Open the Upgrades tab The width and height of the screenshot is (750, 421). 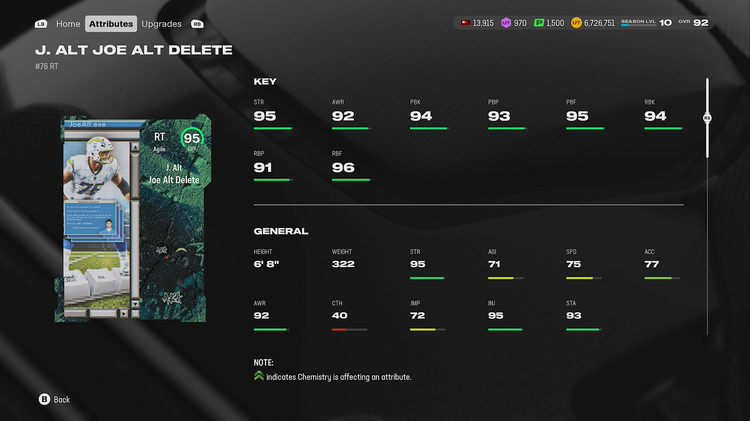point(161,23)
